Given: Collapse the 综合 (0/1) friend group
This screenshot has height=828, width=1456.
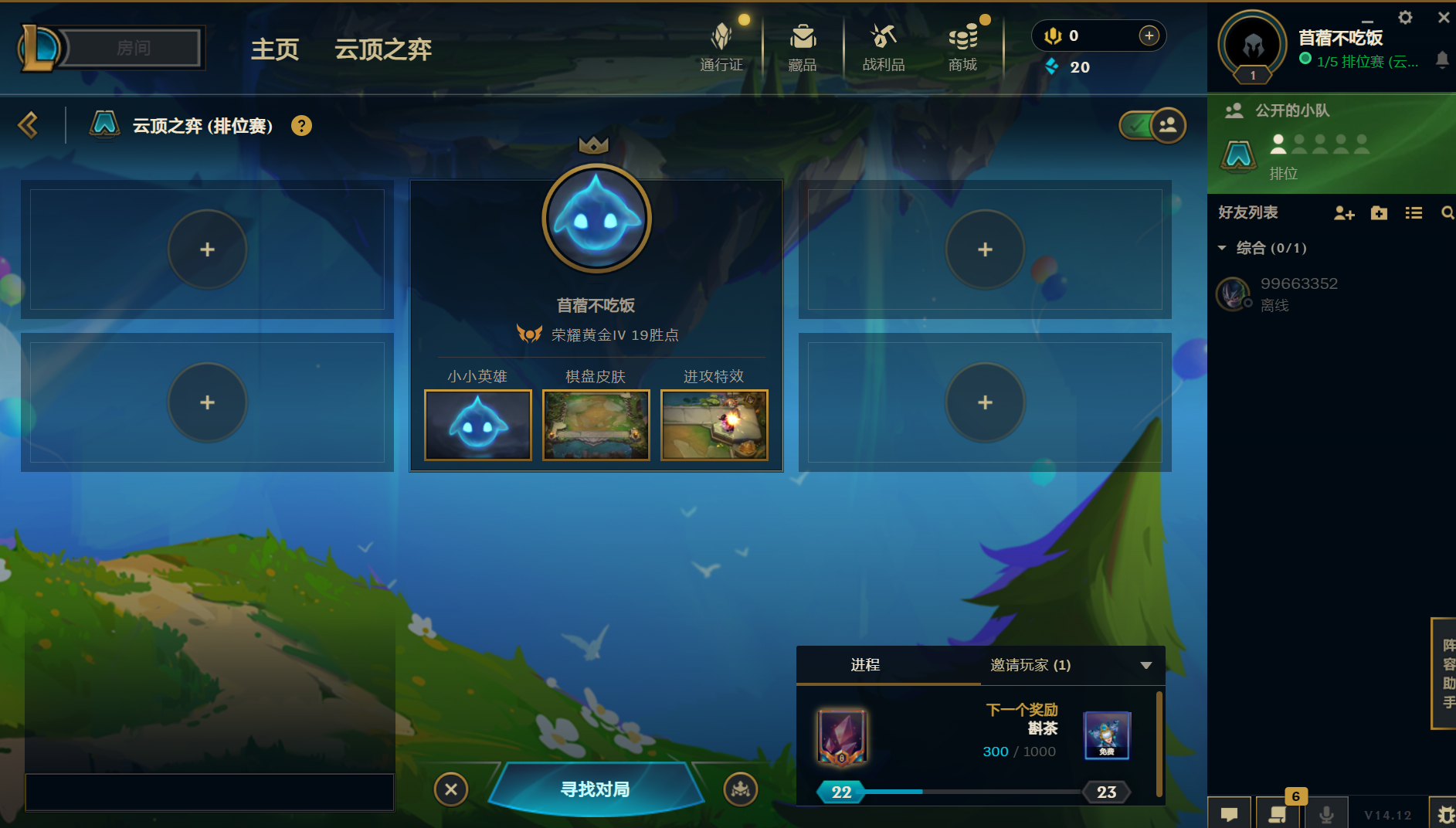Looking at the screenshot, I should pyautogui.click(x=1224, y=248).
